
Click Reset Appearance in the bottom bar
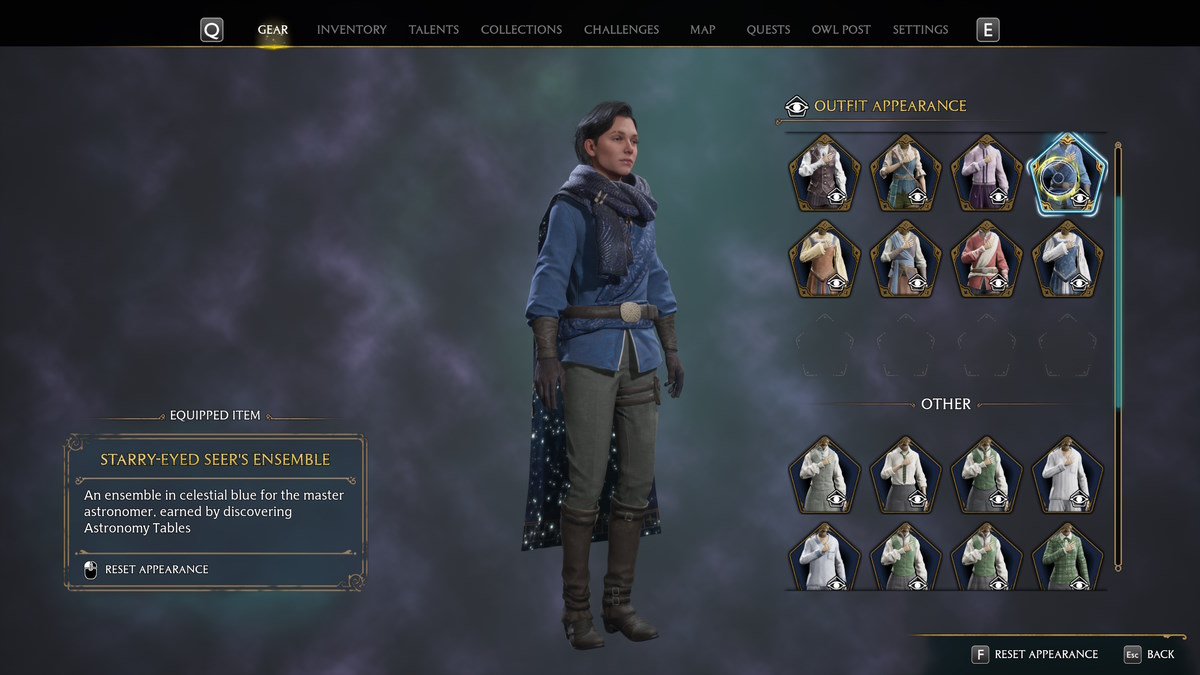pyautogui.click(x=1045, y=654)
